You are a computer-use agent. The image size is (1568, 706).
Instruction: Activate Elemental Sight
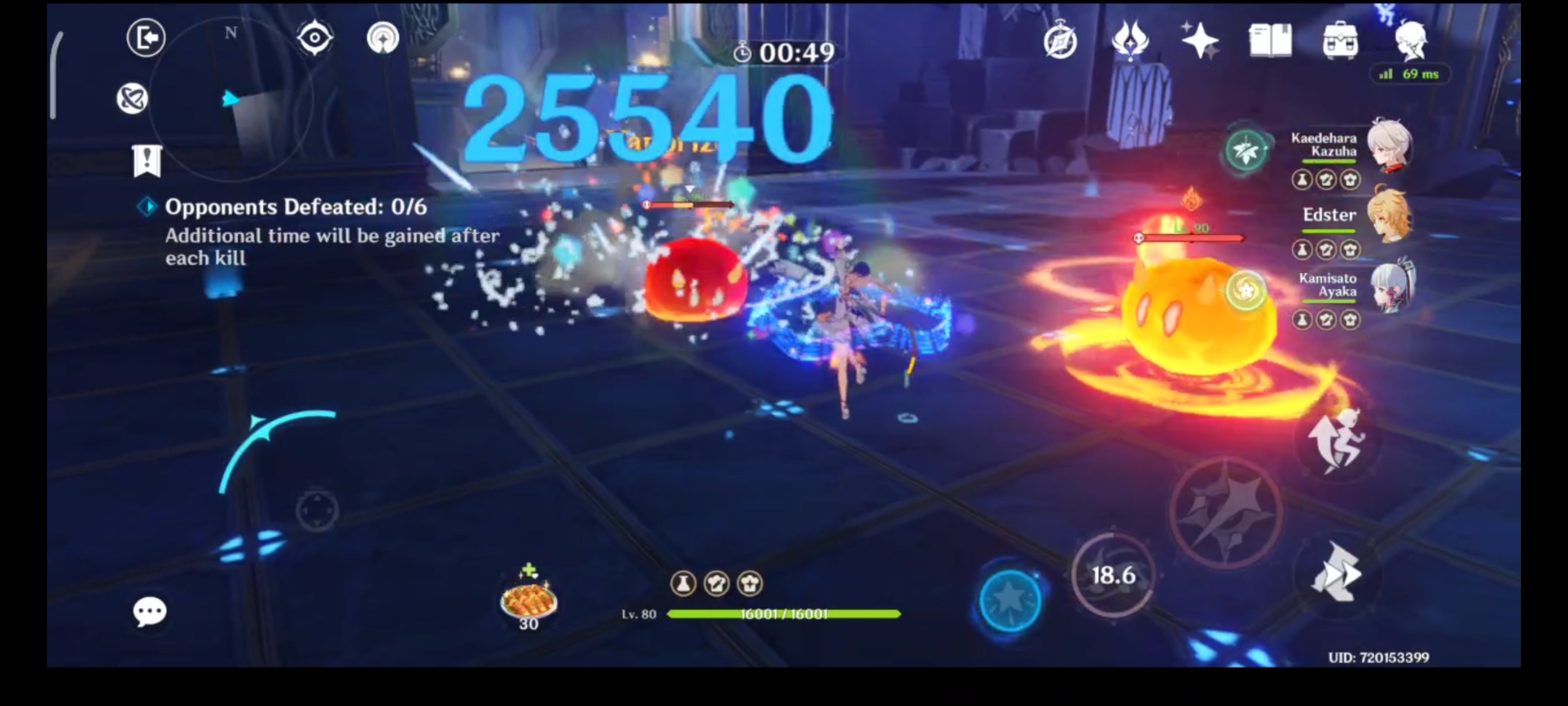(314, 38)
